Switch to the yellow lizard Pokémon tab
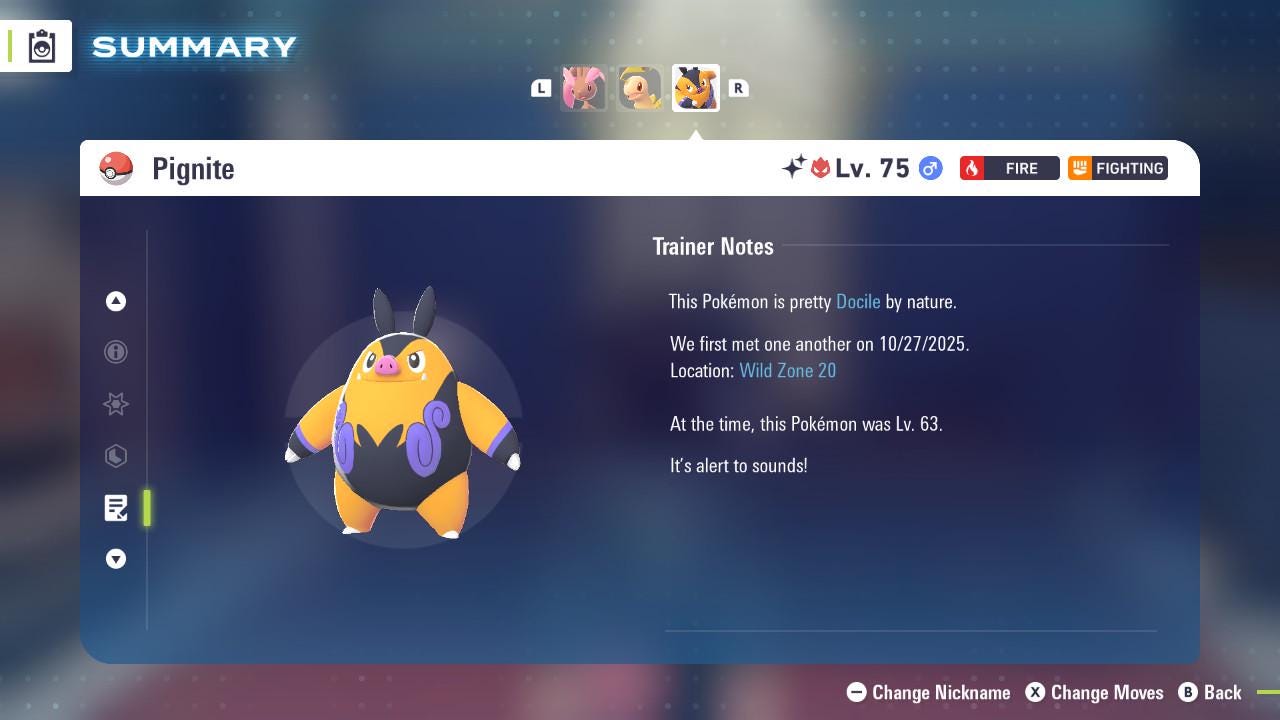1280x720 pixels. [x=640, y=88]
